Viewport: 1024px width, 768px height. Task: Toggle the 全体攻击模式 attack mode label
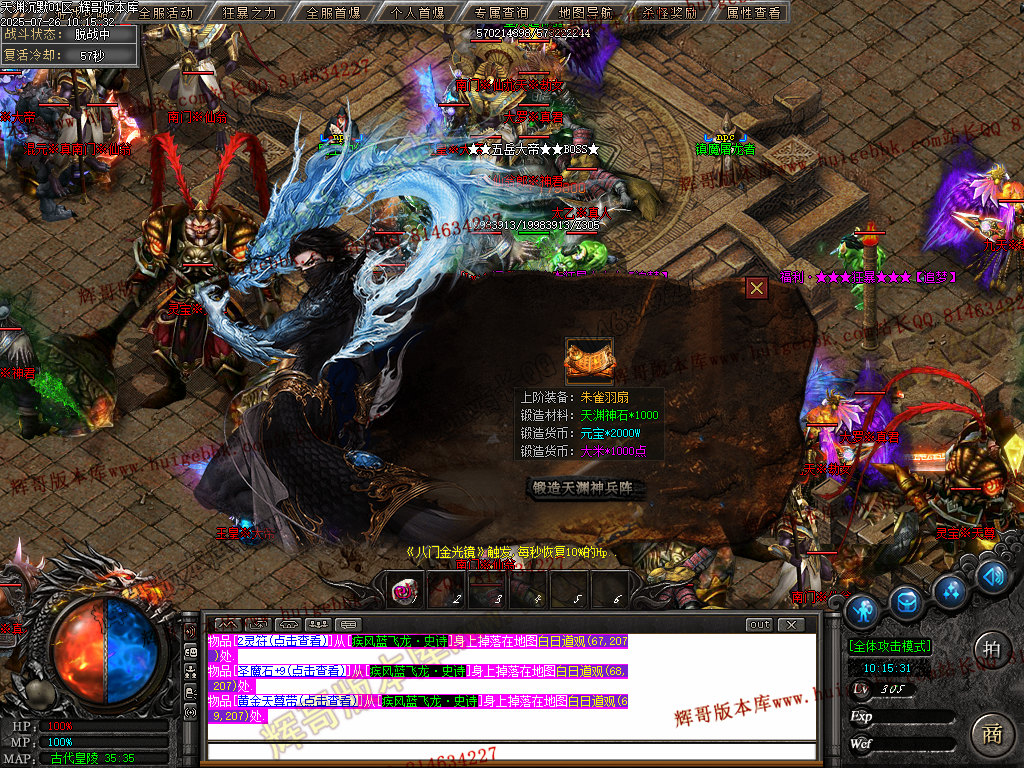tap(890, 647)
